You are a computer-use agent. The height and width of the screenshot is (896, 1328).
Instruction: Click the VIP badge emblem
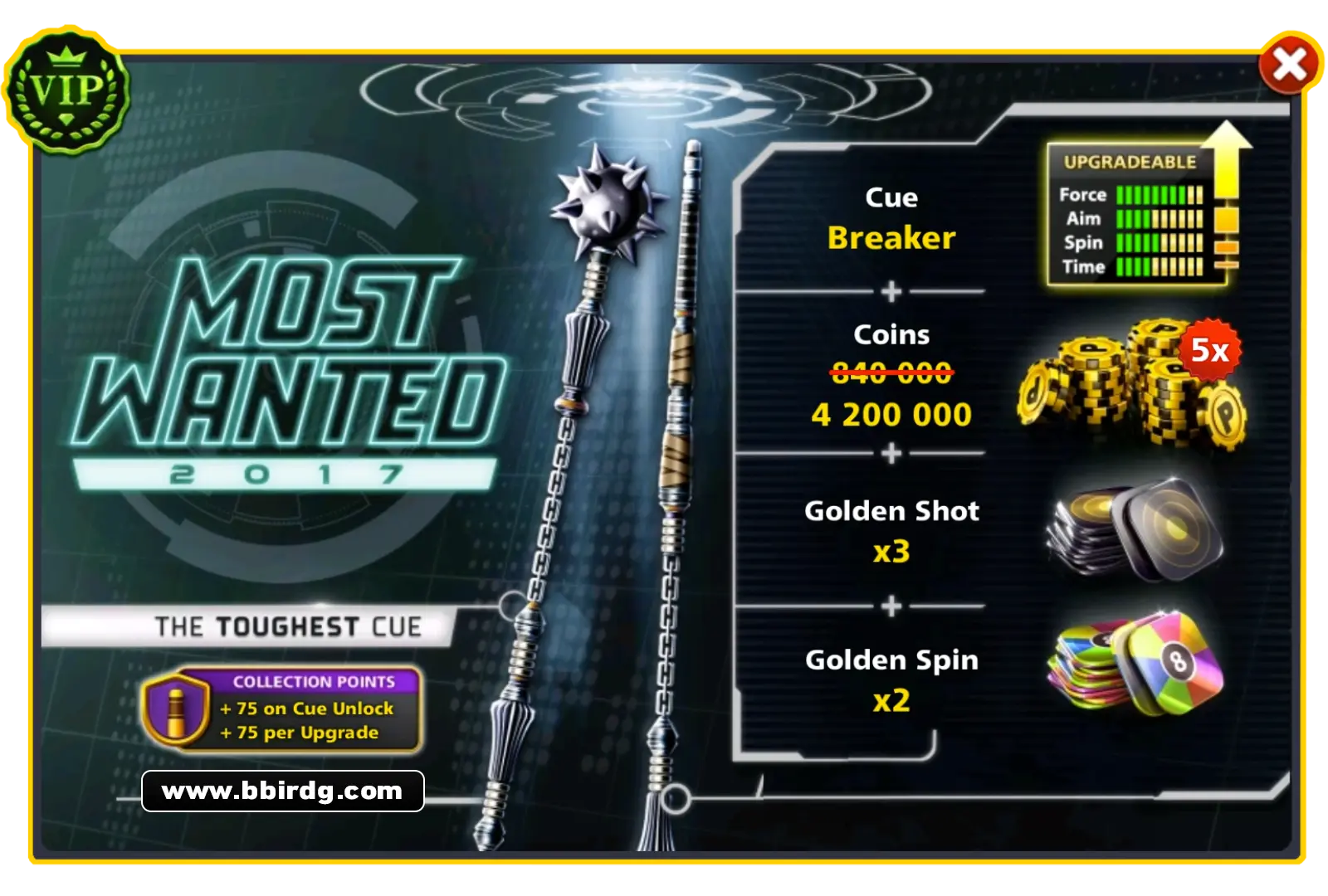(x=68, y=91)
